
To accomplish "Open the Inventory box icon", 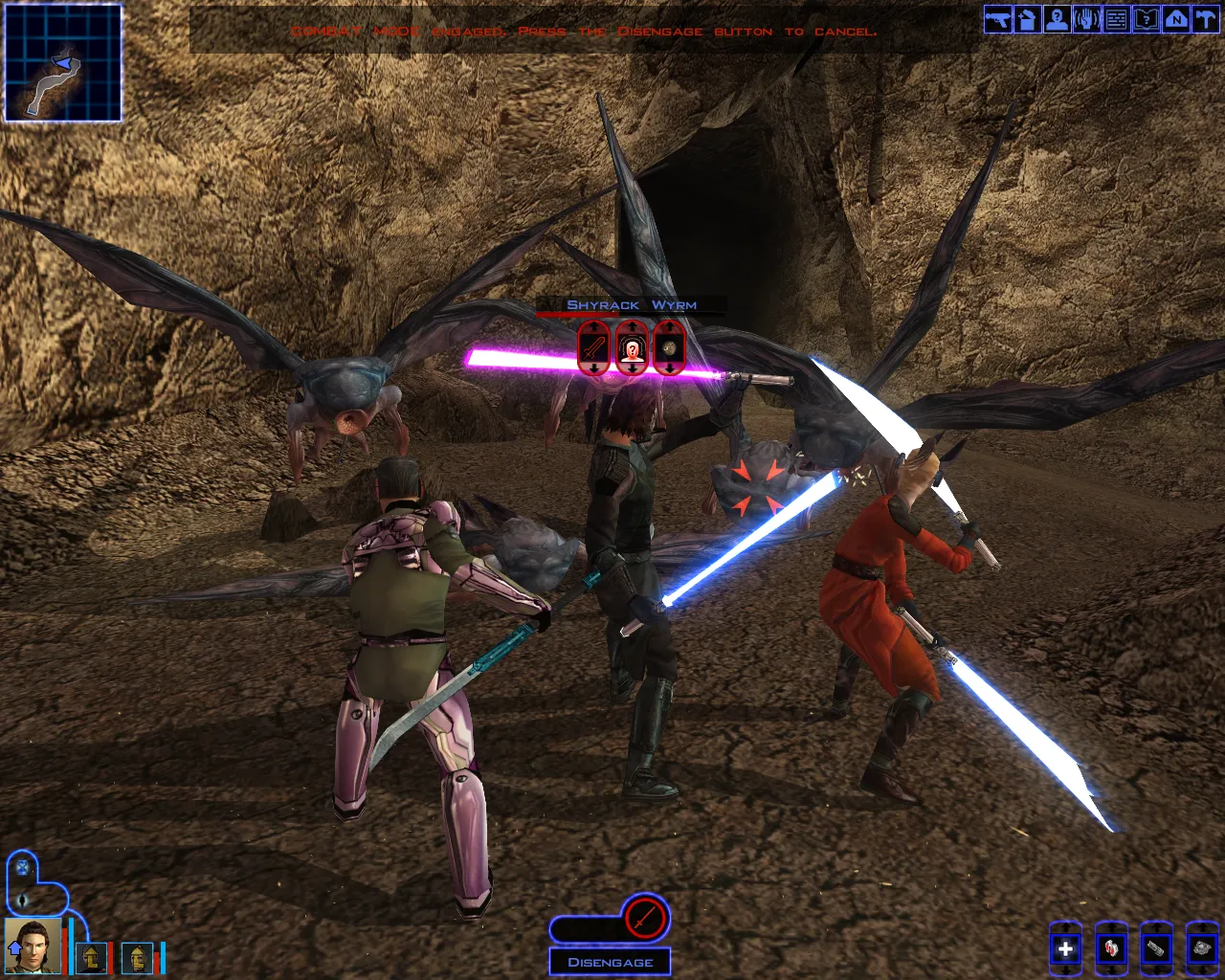I will (1028, 20).
